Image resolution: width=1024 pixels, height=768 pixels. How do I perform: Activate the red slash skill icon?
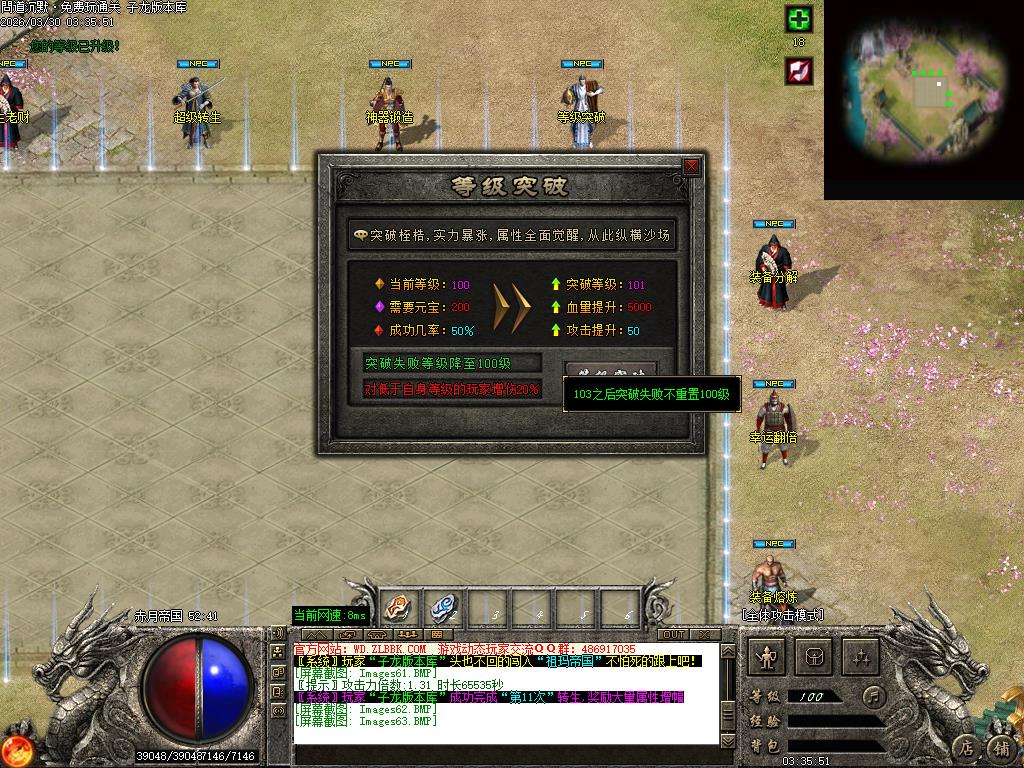(x=798, y=71)
